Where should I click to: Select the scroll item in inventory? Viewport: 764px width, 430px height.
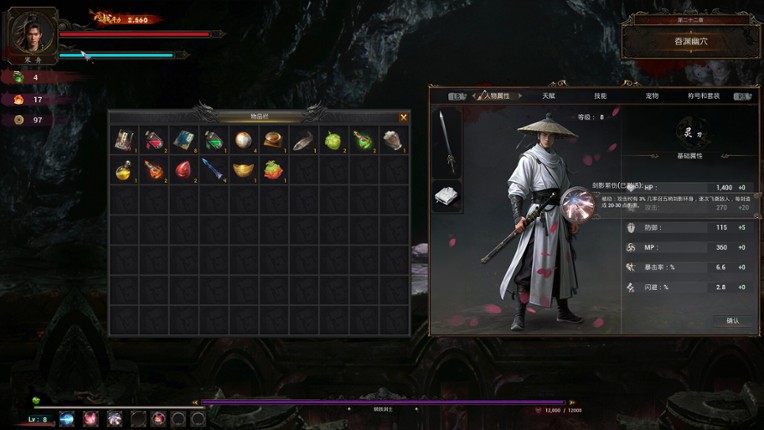click(124, 140)
